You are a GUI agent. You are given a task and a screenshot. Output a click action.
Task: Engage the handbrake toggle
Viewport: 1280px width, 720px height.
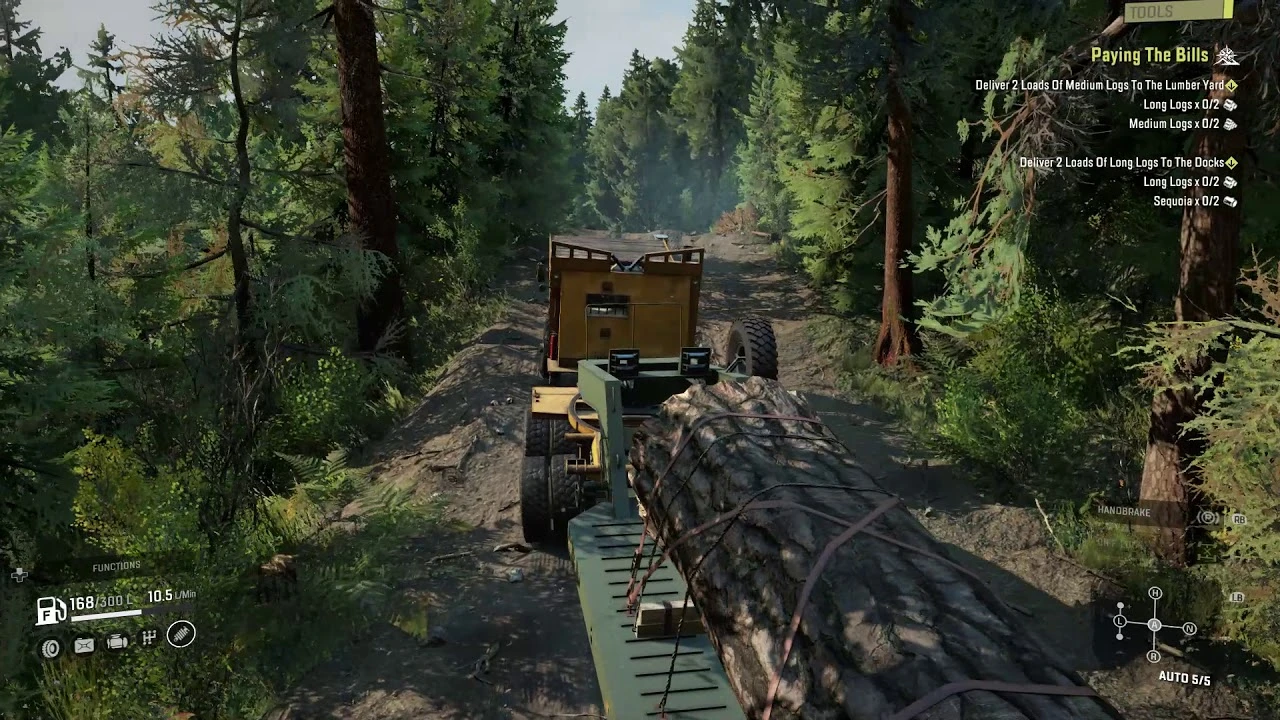(x=1210, y=518)
